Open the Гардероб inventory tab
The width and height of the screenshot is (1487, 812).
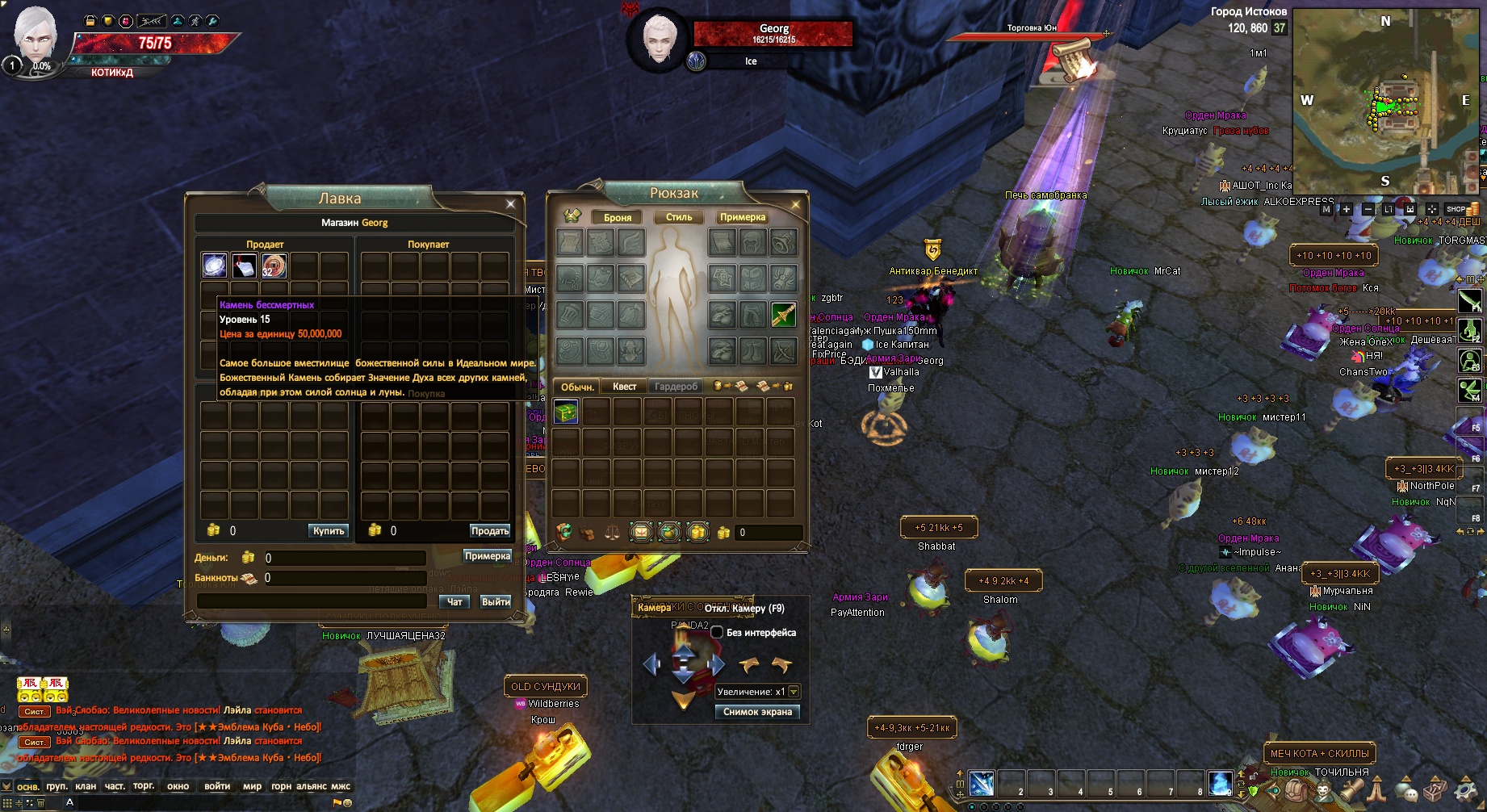[676, 387]
